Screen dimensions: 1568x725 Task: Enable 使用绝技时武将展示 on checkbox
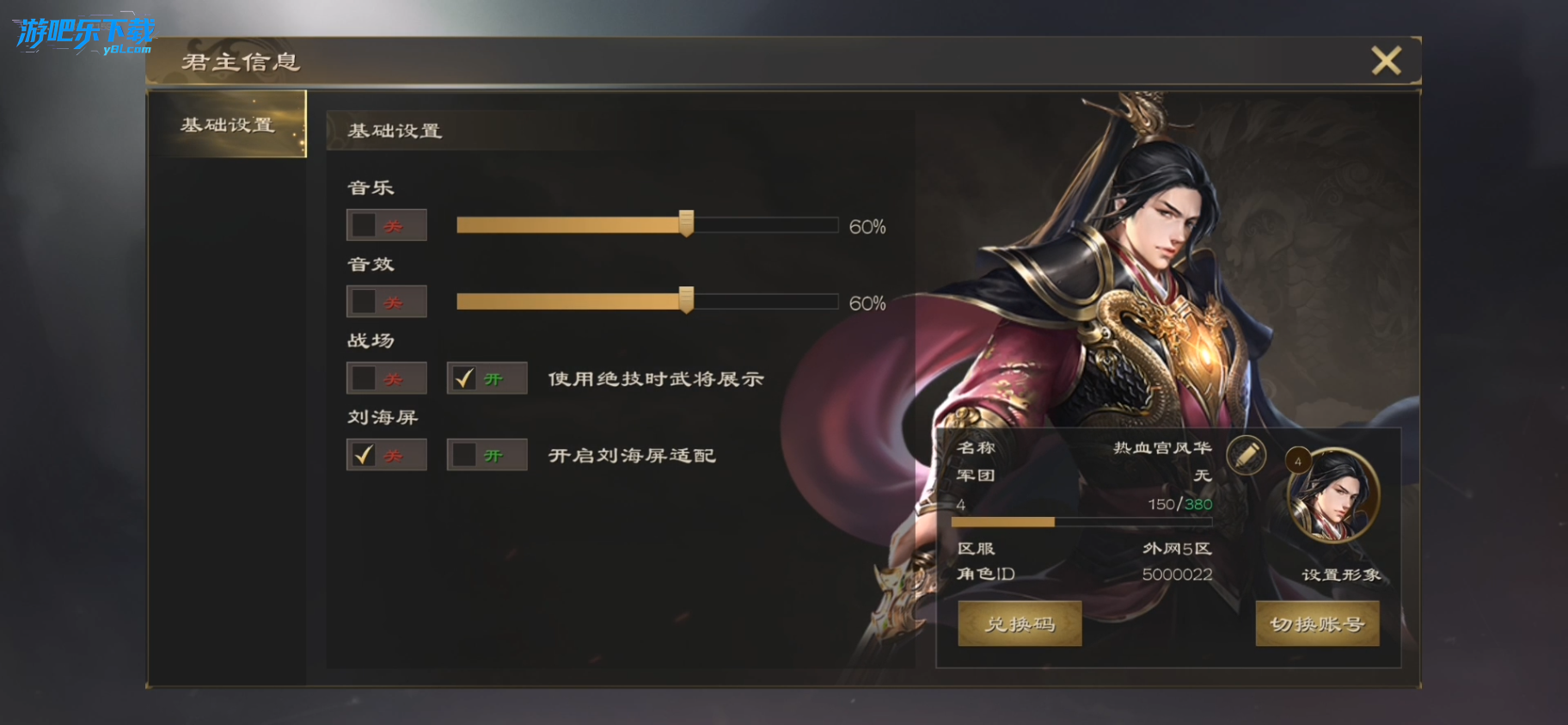coord(465,378)
